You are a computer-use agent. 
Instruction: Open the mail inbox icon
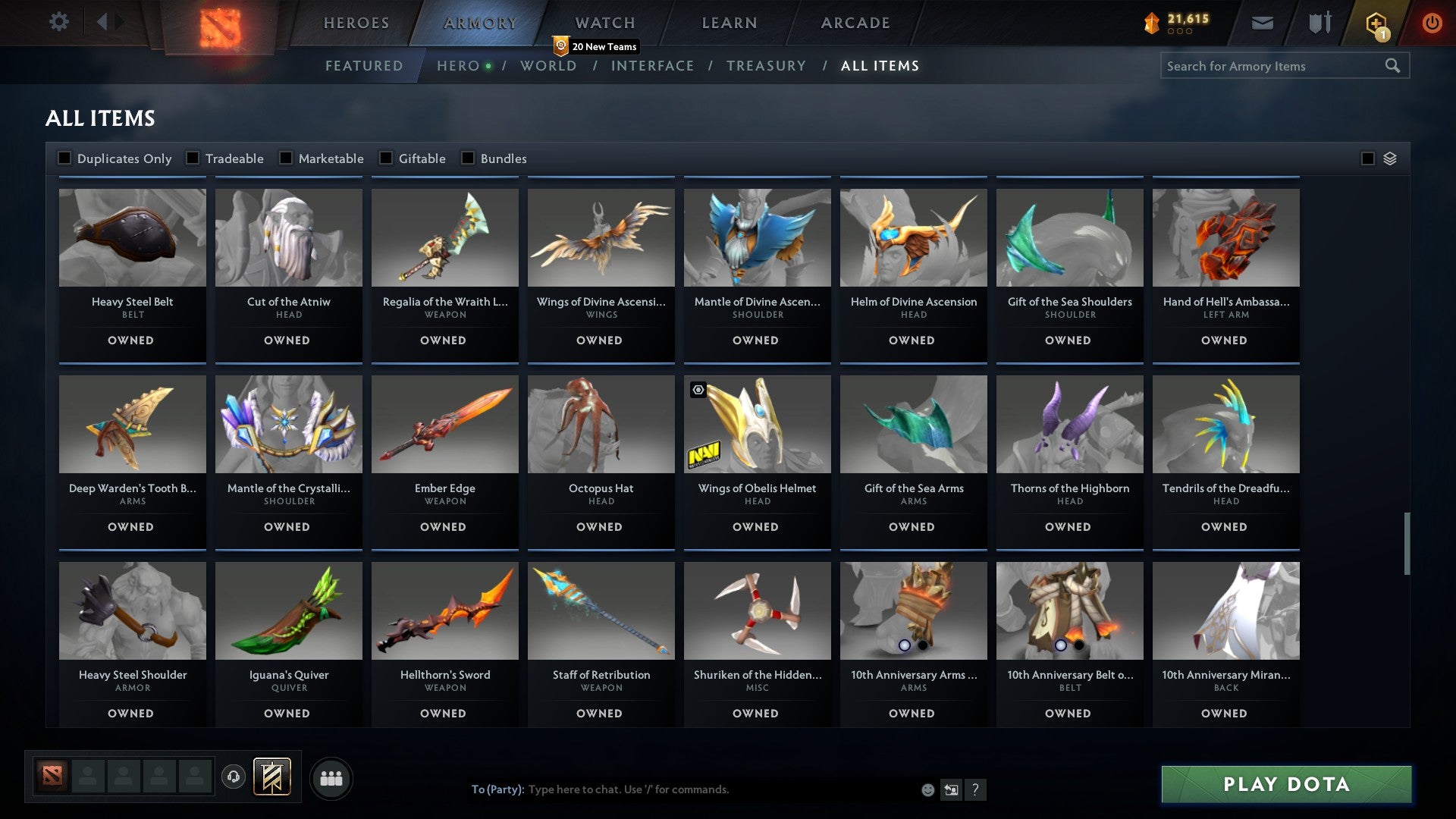pos(1262,23)
